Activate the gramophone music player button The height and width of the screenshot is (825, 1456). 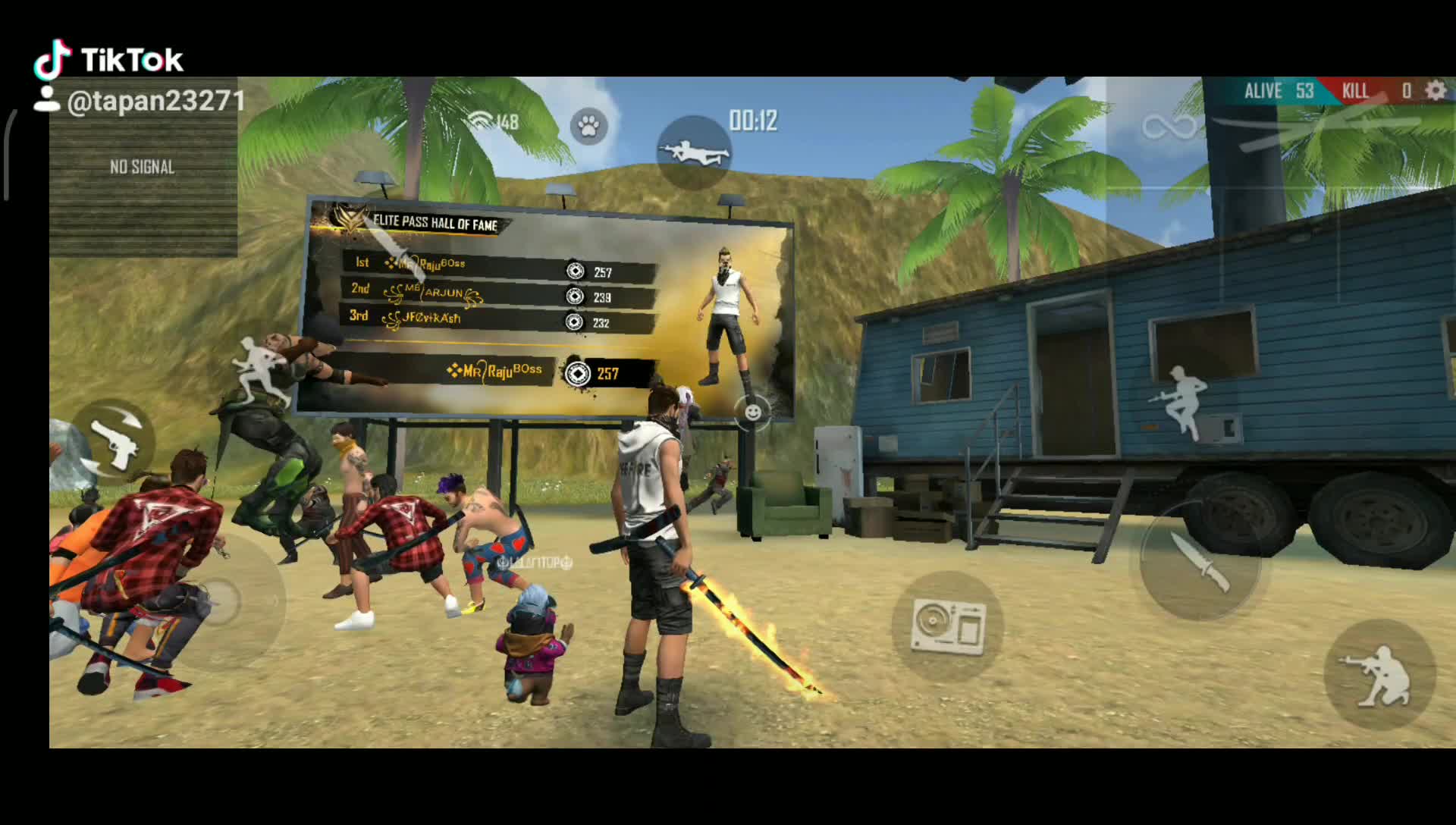948,626
